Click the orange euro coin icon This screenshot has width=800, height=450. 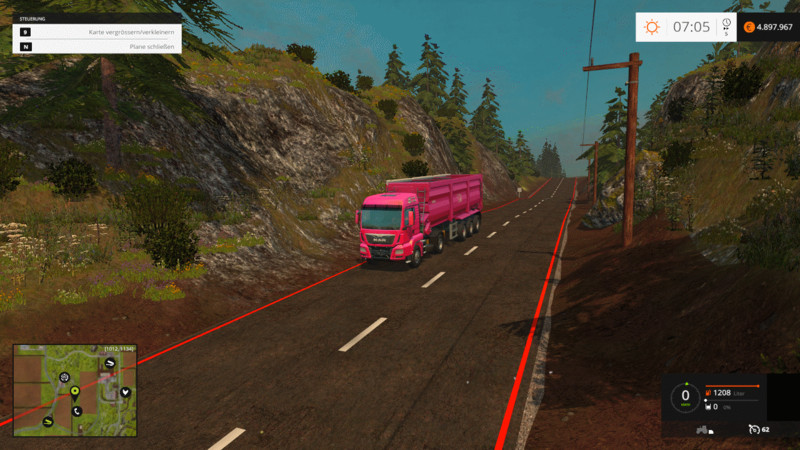click(747, 27)
